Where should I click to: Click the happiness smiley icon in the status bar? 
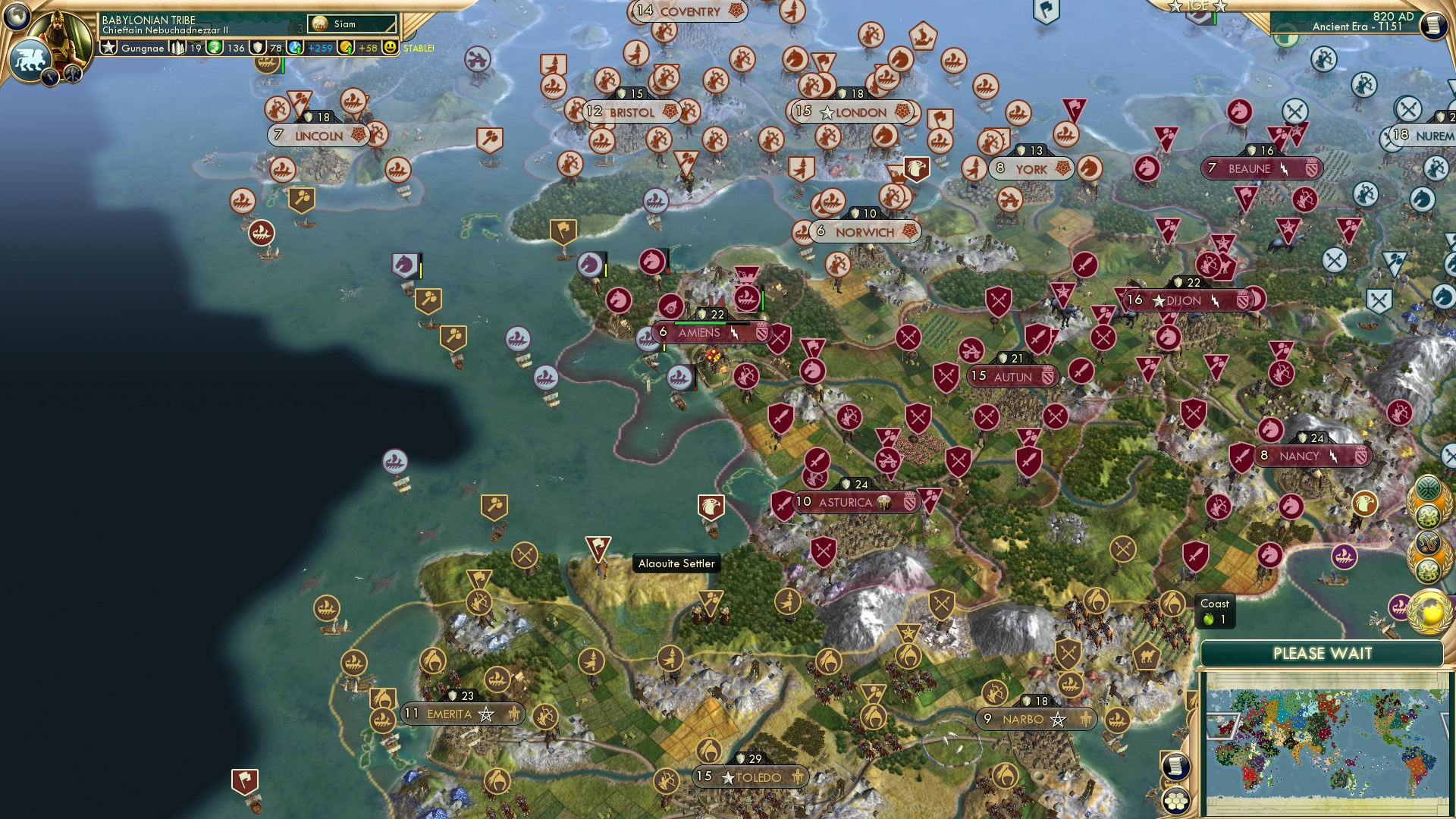click(389, 48)
